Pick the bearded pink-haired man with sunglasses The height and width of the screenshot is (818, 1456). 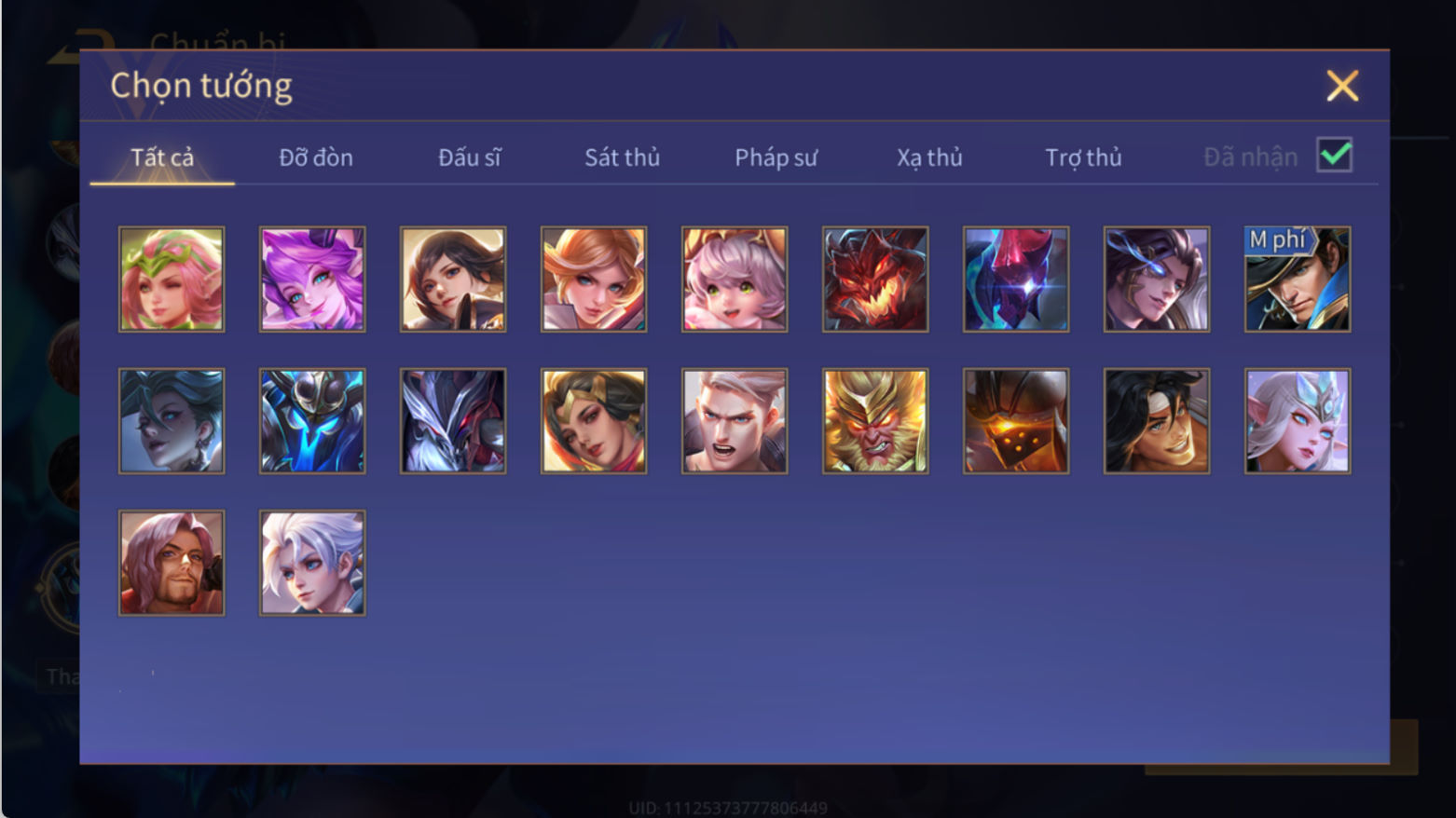(172, 563)
